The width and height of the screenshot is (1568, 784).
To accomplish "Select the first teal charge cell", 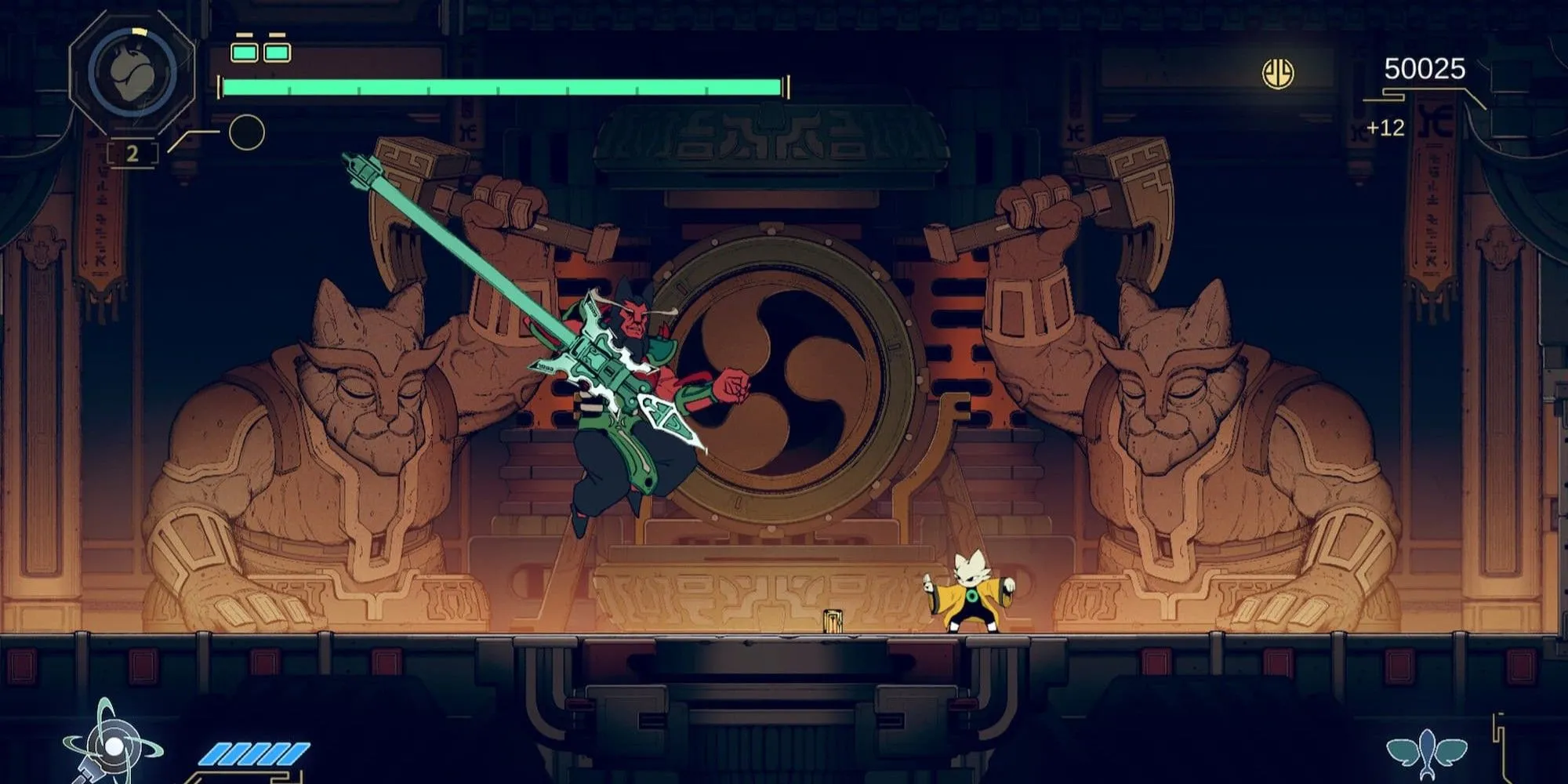I will (x=244, y=53).
